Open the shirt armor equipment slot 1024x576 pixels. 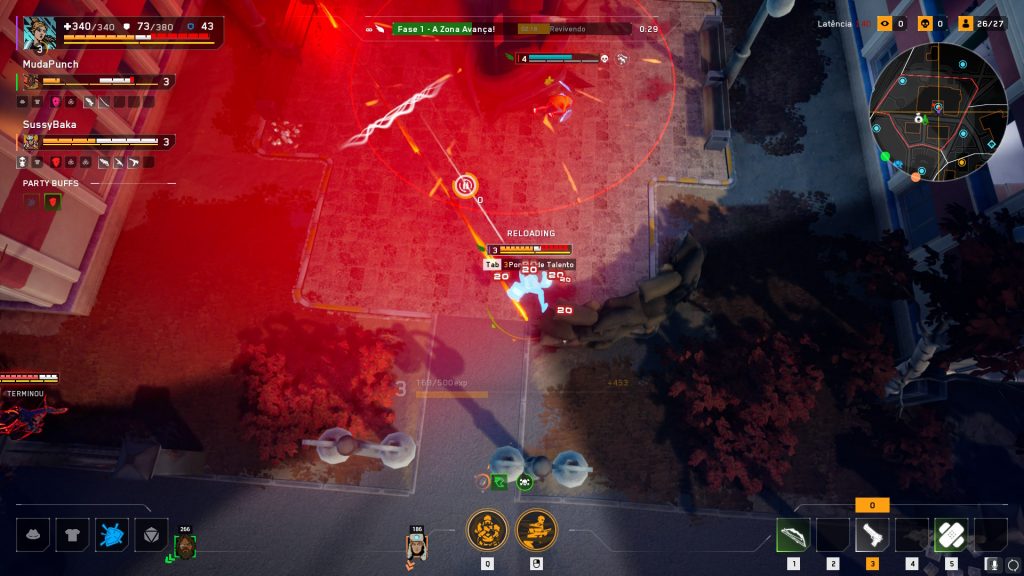(x=72, y=536)
